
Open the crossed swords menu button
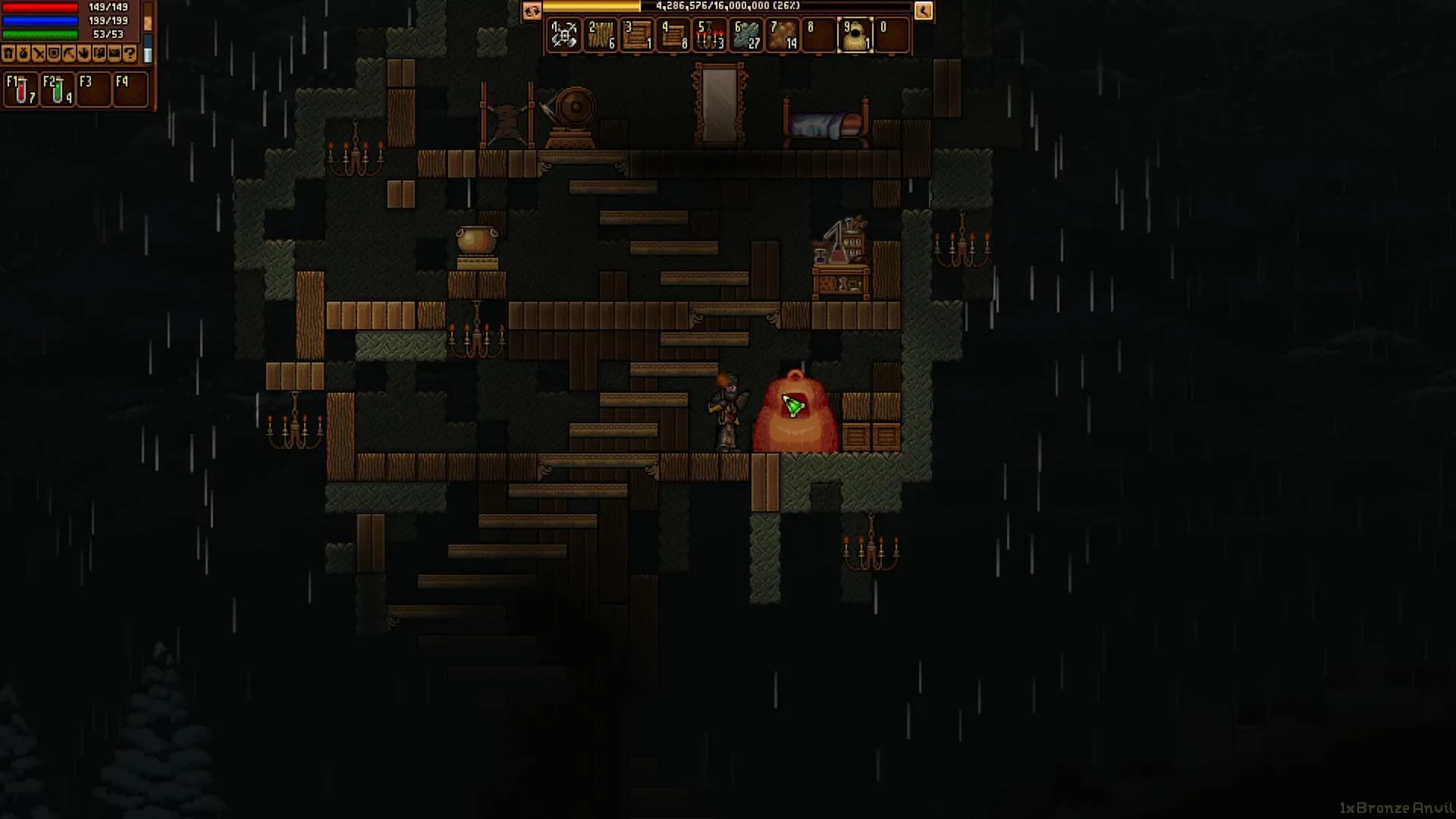click(x=39, y=54)
